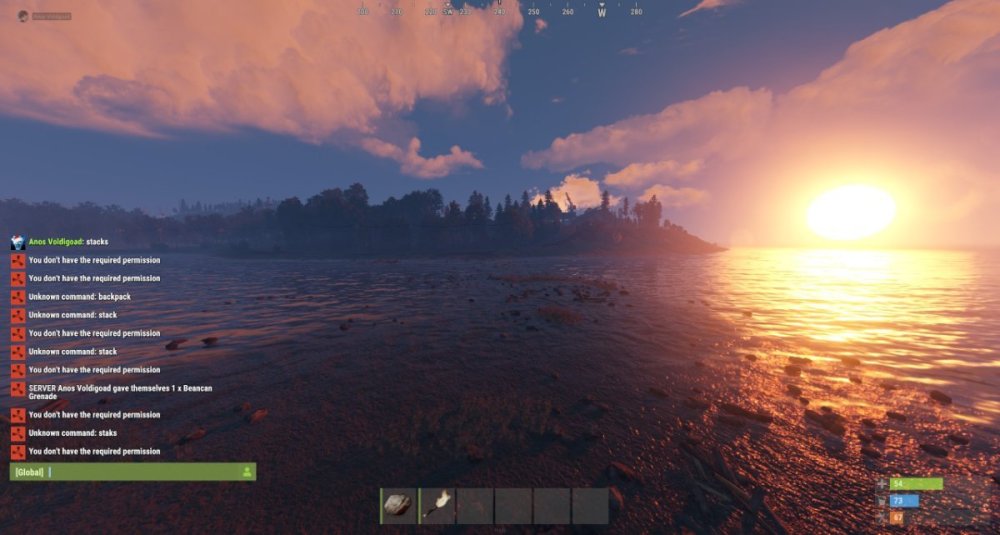
Task: Select the torch hotbar slot
Action: point(437,506)
